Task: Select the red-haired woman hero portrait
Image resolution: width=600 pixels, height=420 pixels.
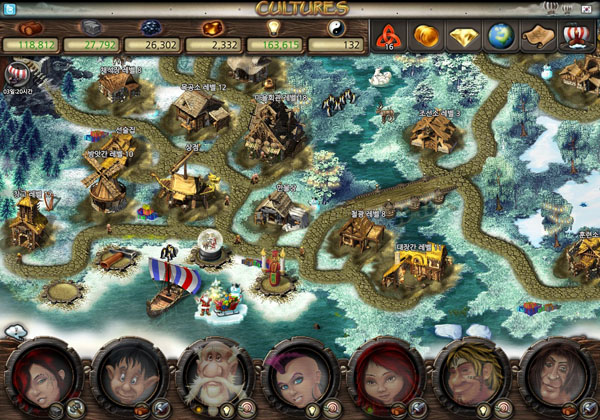Action: point(42,379)
